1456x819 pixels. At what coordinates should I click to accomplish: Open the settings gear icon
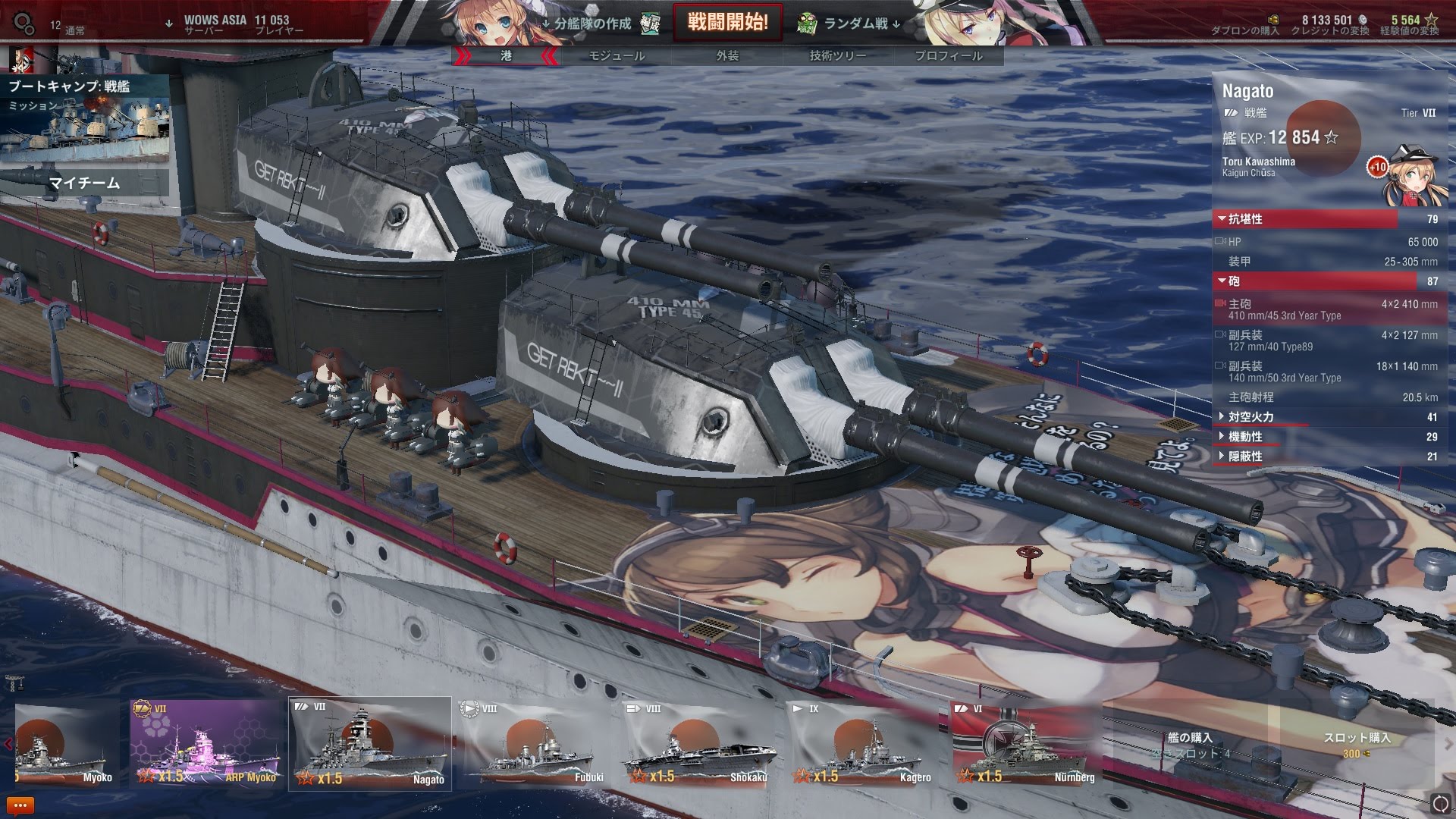click(x=24, y=24)
